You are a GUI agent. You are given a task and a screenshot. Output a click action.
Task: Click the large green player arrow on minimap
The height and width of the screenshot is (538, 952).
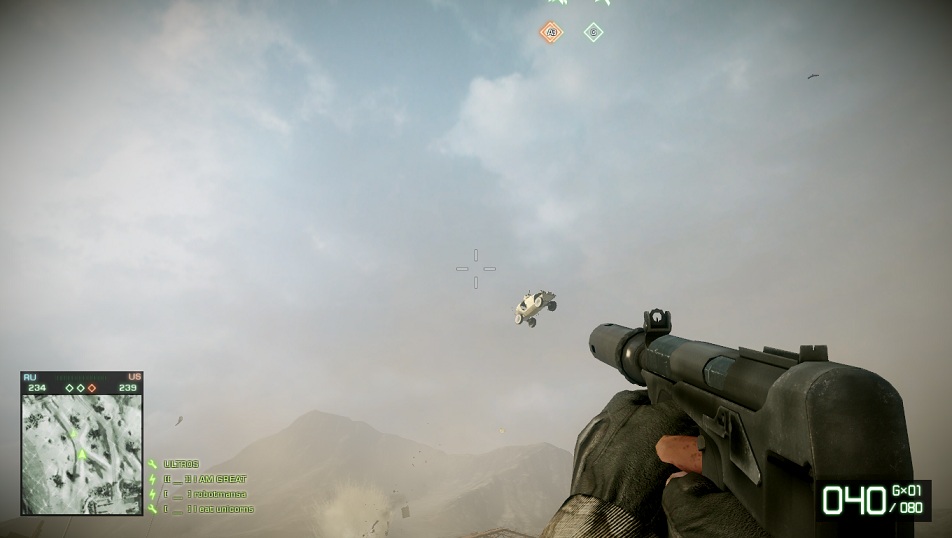coord(82,456)
